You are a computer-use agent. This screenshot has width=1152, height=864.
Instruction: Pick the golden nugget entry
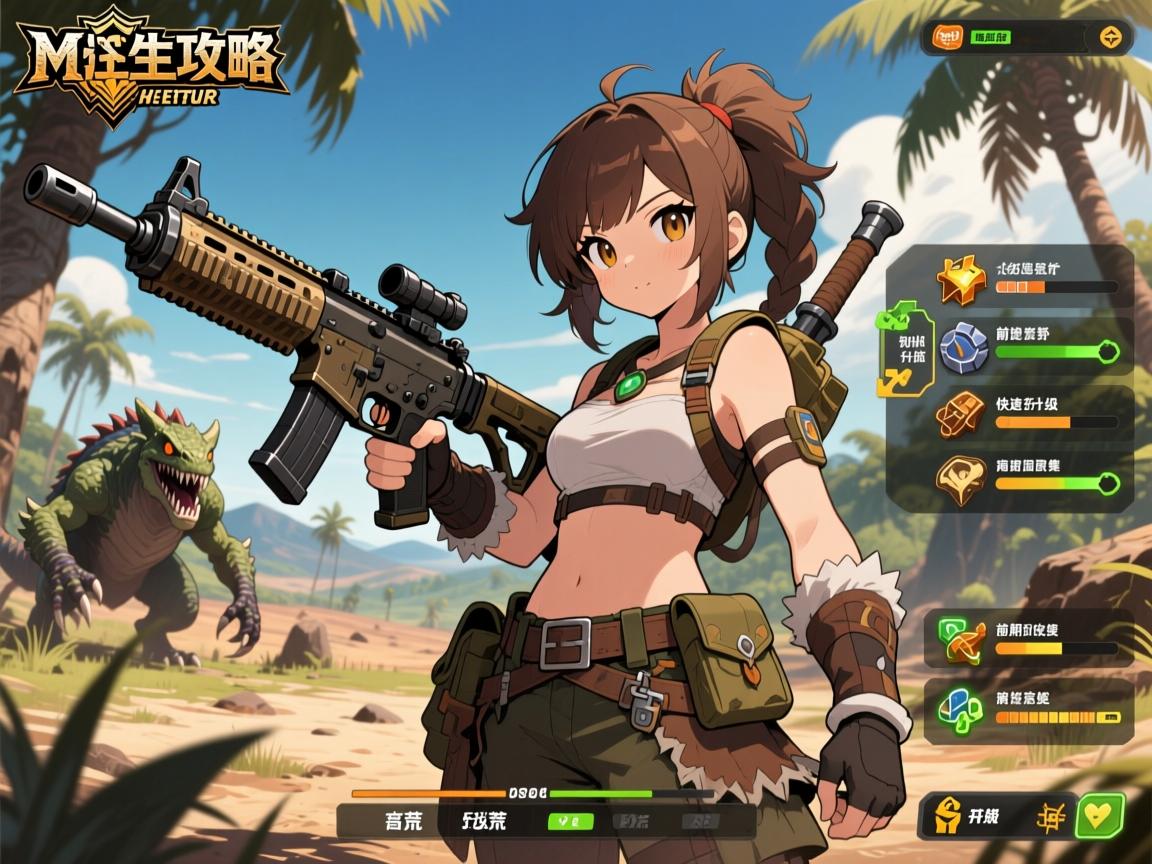(x=959, y=478)
